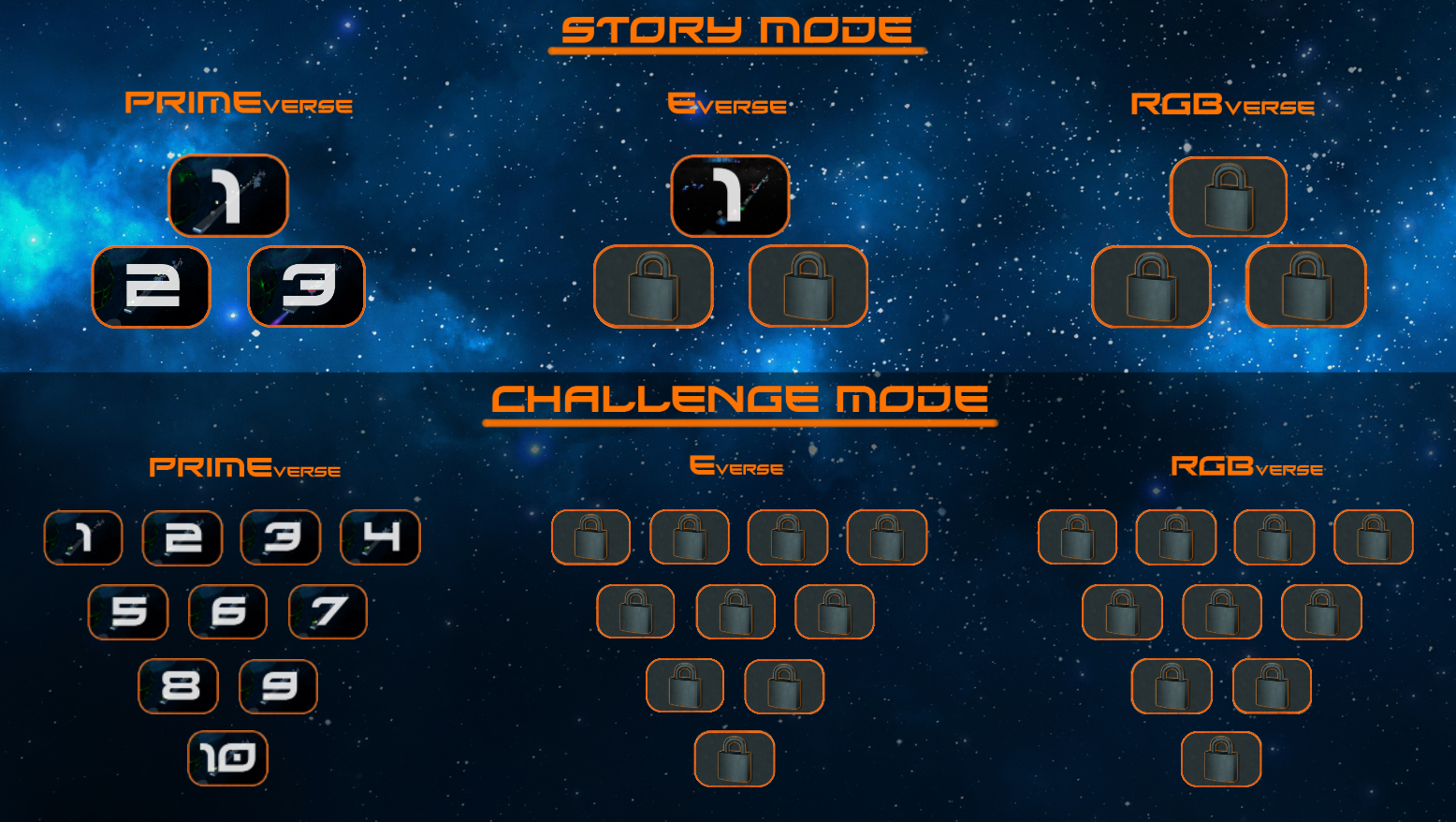Launch PRIMEverse challenge level 7
This screenshot has height=822, width=1456.
click(327, 611)
